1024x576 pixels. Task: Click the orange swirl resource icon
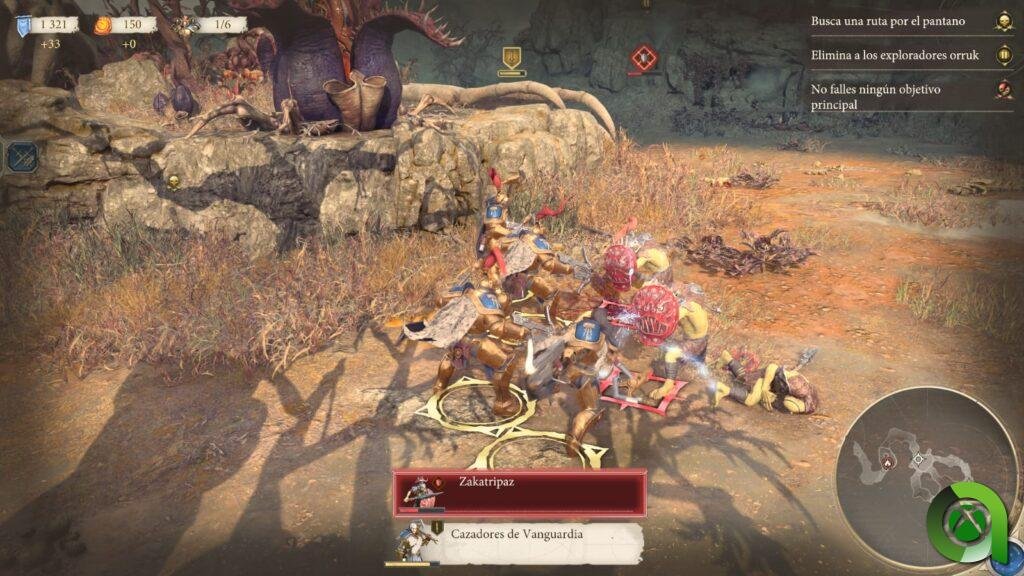click(103, 25)
